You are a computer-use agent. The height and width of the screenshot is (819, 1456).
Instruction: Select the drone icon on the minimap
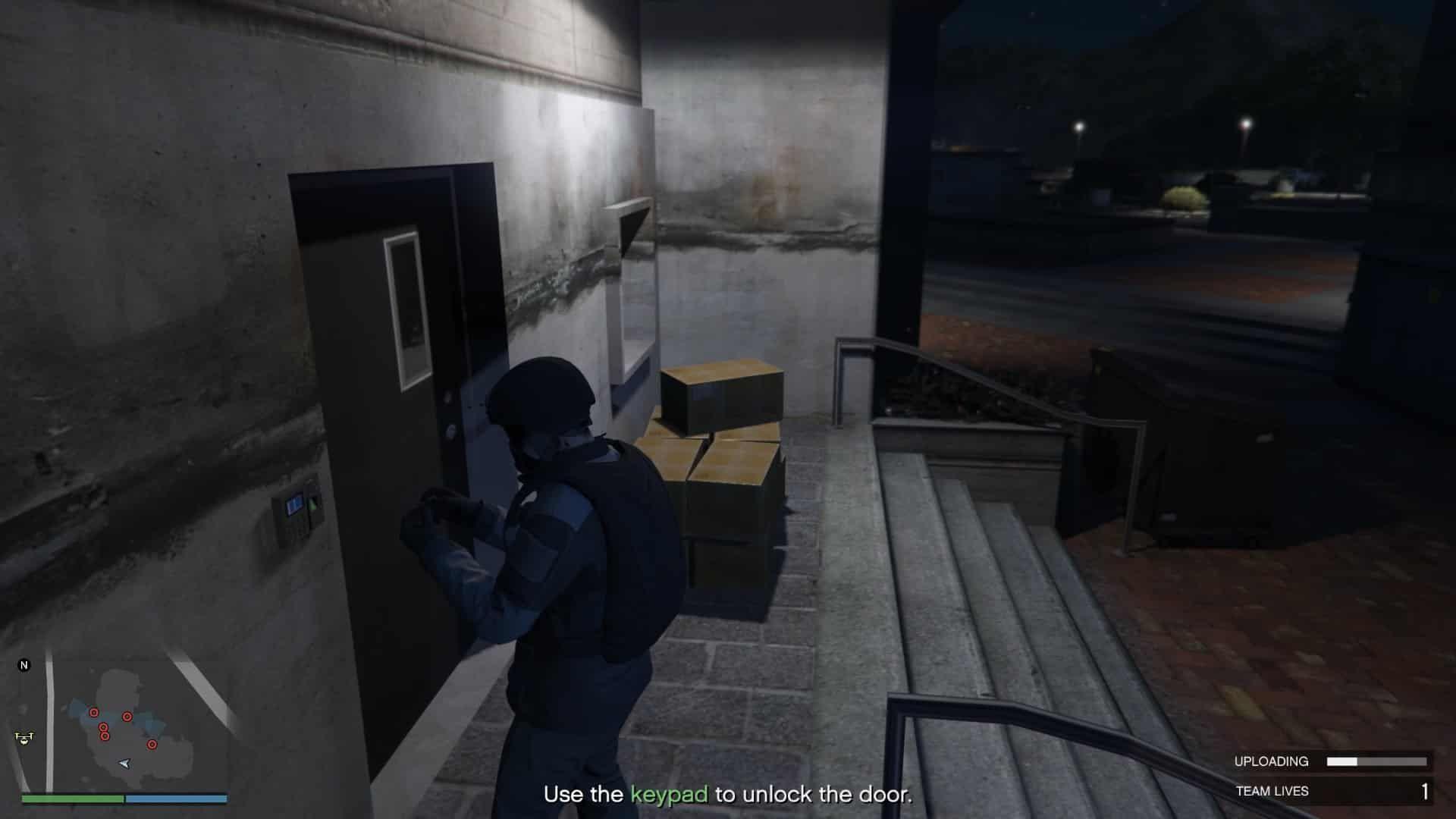(x=24, y=738)
